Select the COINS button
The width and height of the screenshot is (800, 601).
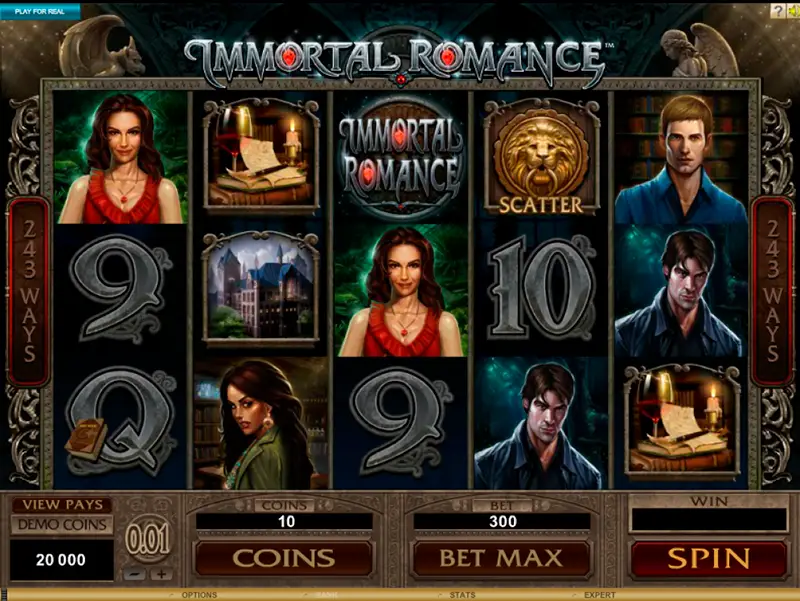283,558
